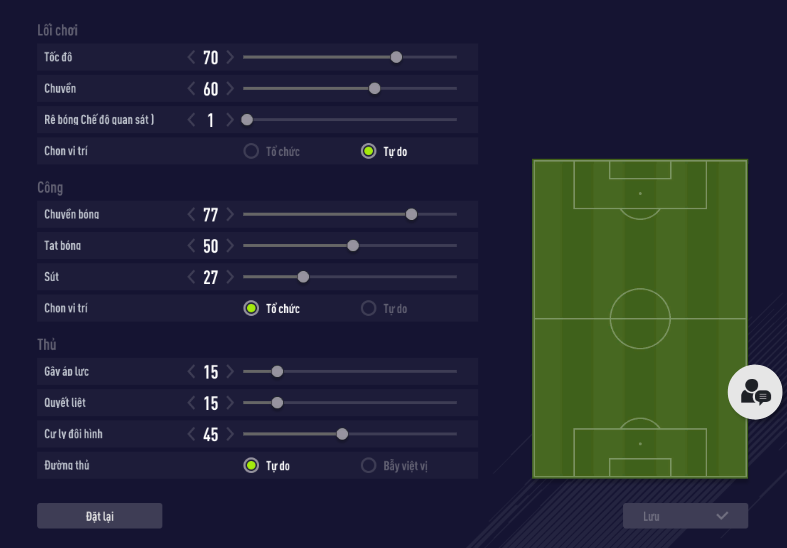The width and height of the screenshot is (787, 548).
Task: Increase Tốc độ with its right arrow
Action: tap(230, 58)
